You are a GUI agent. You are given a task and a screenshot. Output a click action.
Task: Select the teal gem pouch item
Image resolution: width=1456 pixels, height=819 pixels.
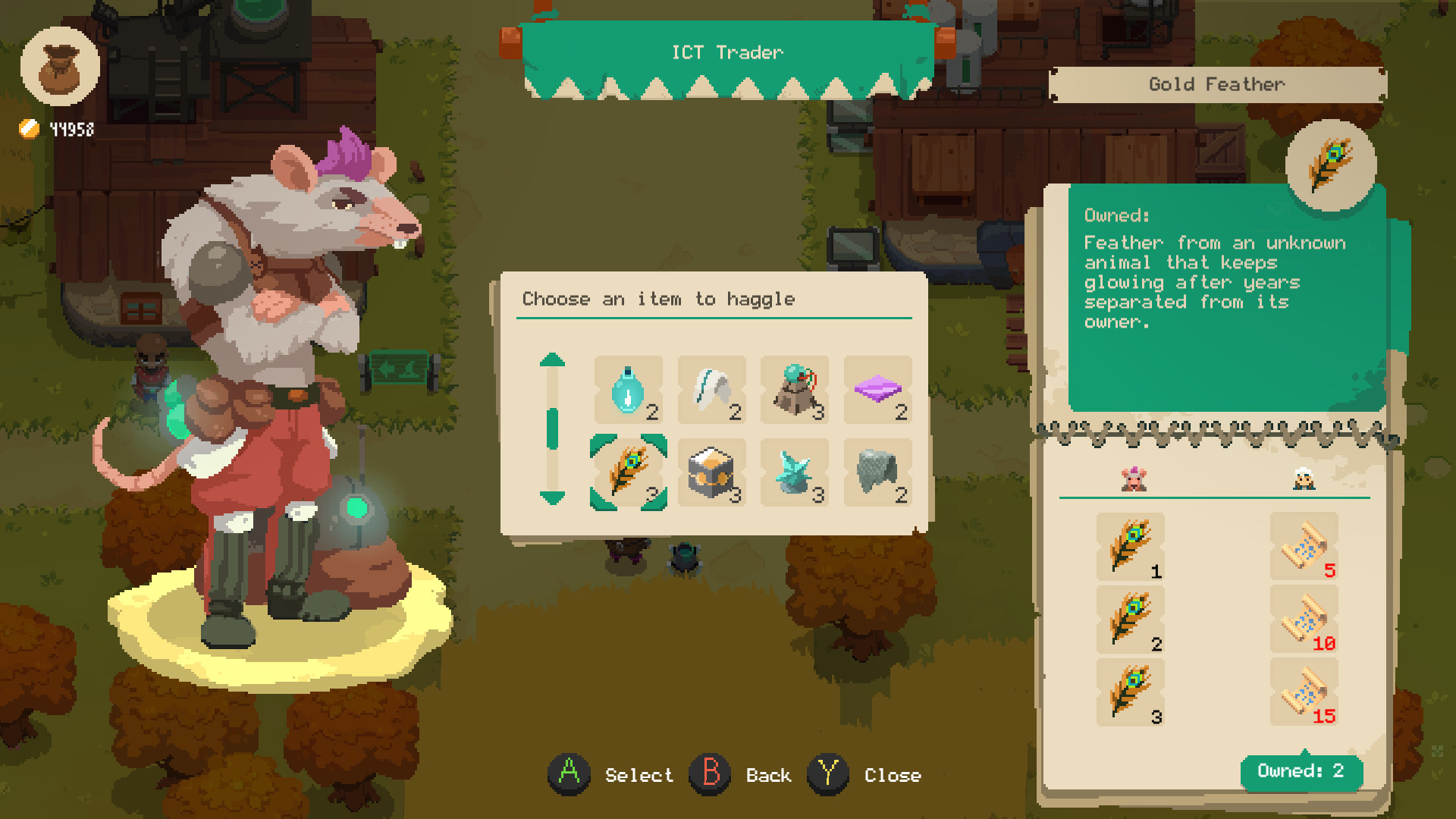click(795, 391)
